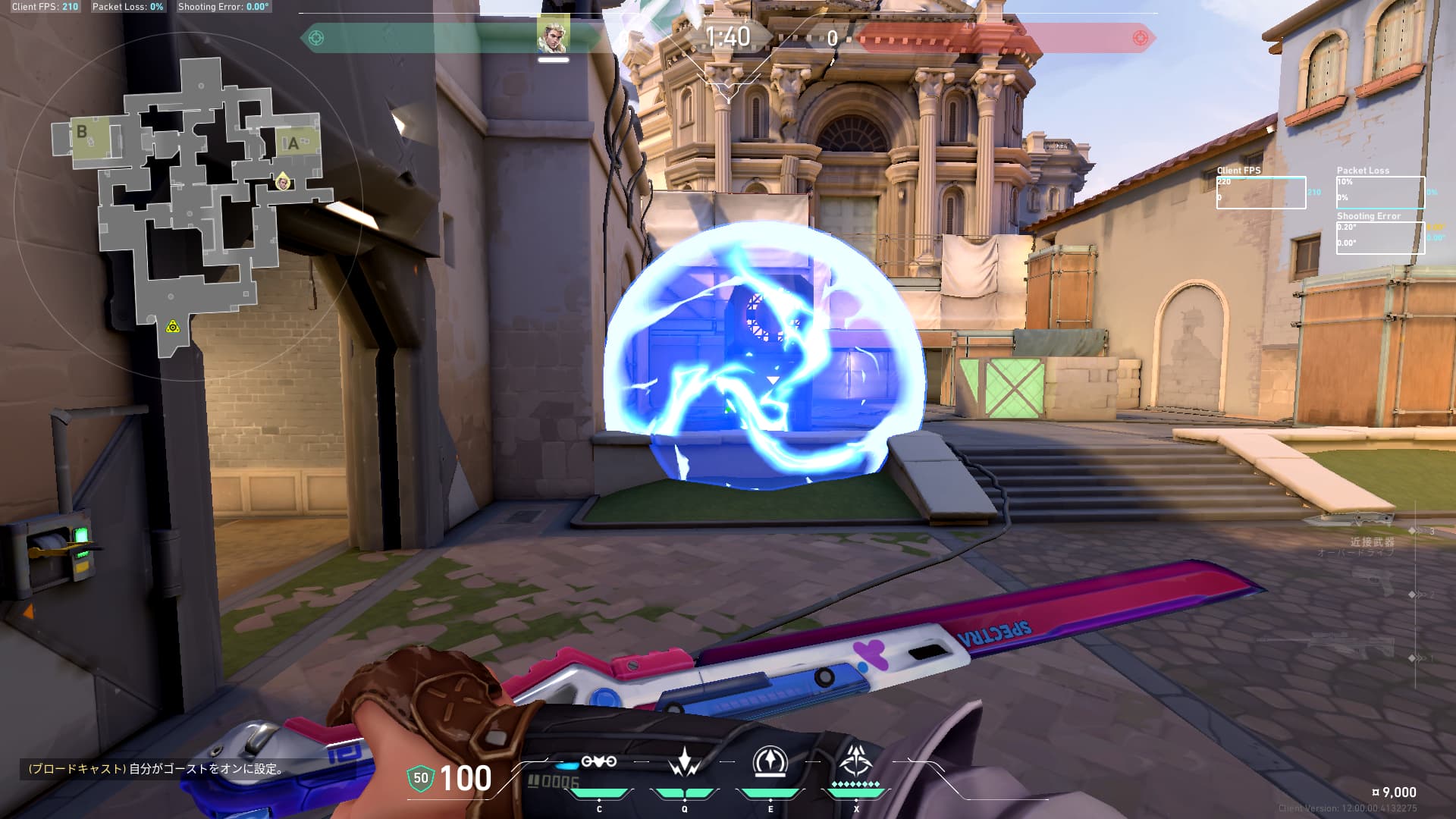
Task: Click the Shooting Error graph panel
Action: (x=1380, y=237)
